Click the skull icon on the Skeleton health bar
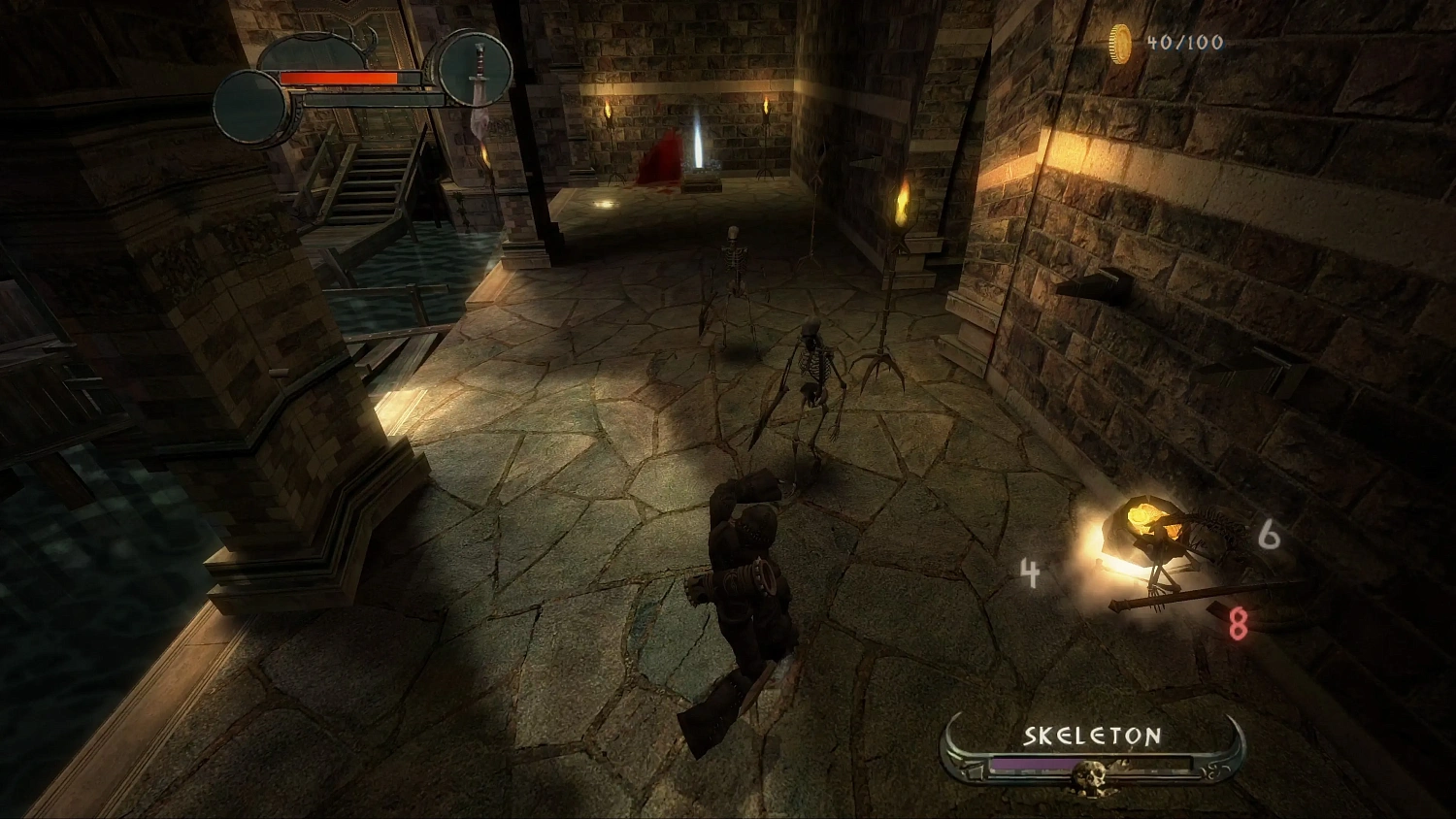This screenshot has width=1456, height=819. click(x=1090, y=776)
